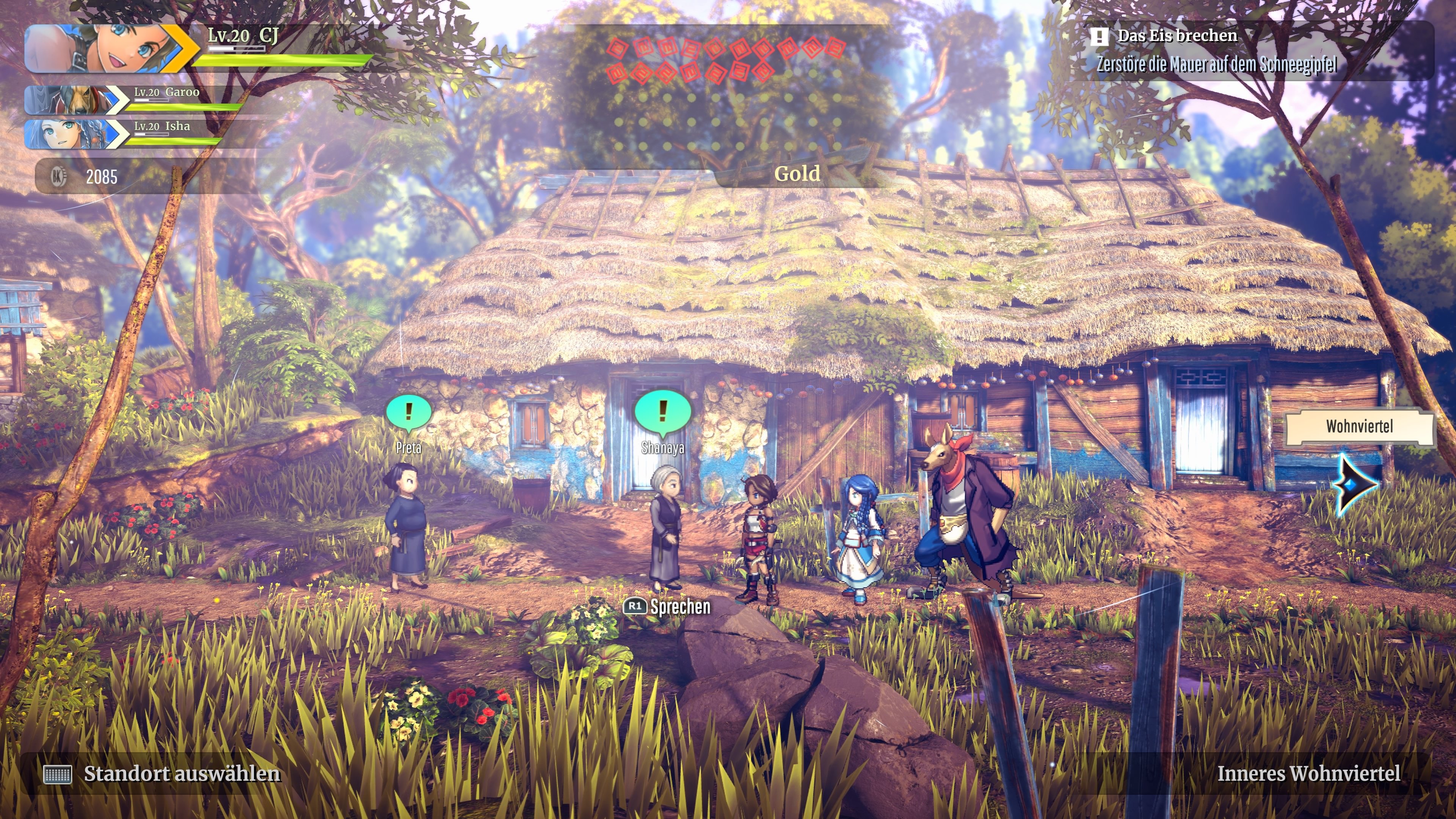Select Garoo's party portrait
Image resolution: width=1456 pixels, height=819 pixels.
71,99
